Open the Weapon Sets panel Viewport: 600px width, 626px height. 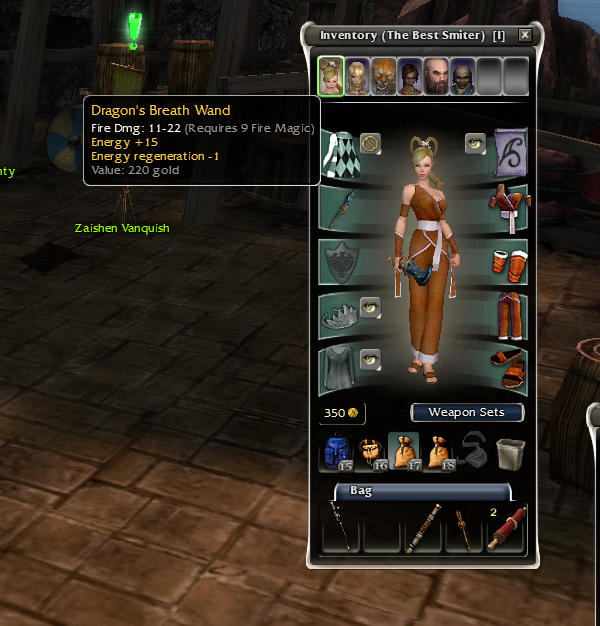coord(467,412)
